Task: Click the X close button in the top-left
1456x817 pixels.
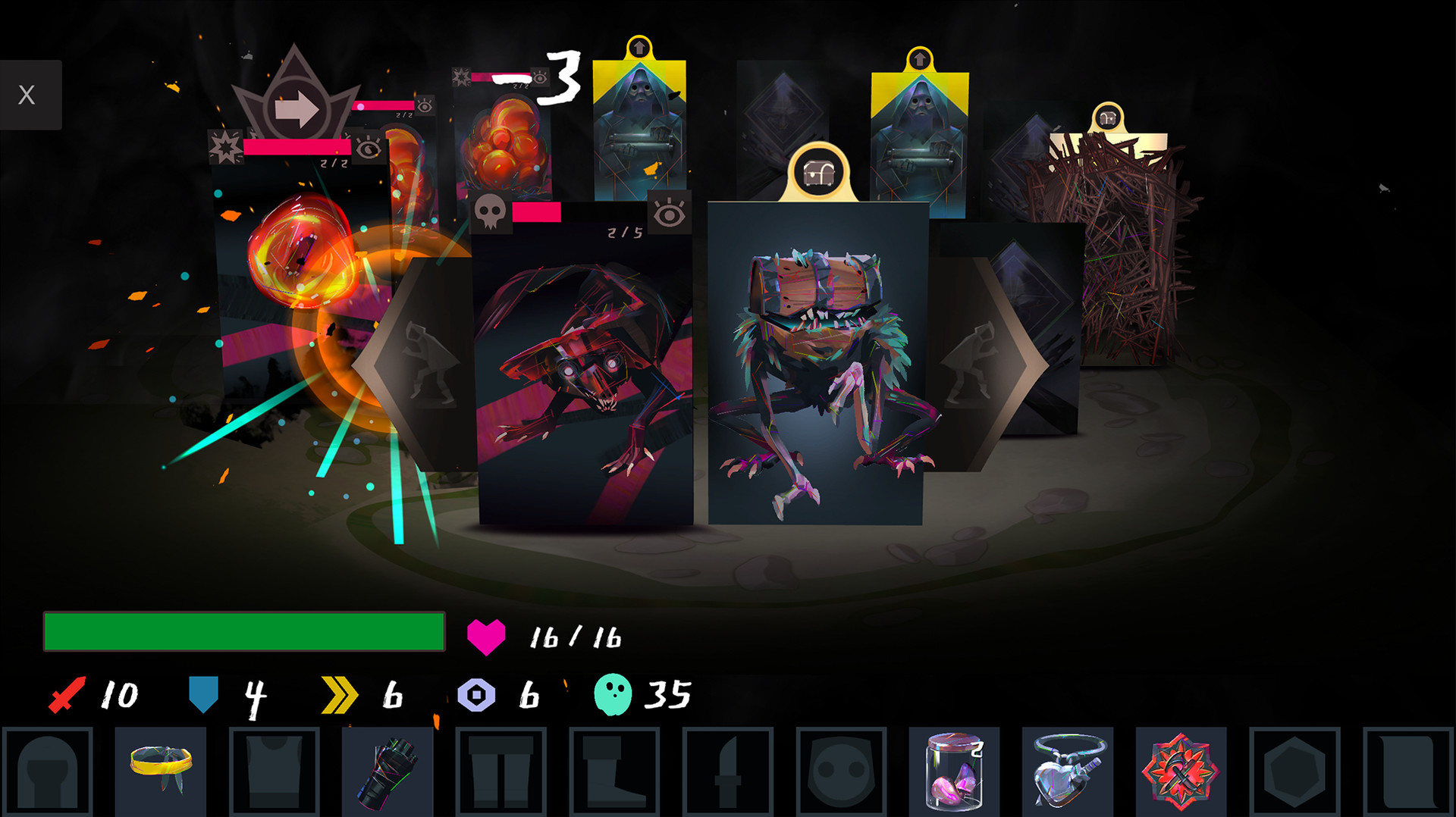Action: tap(28, 95)
